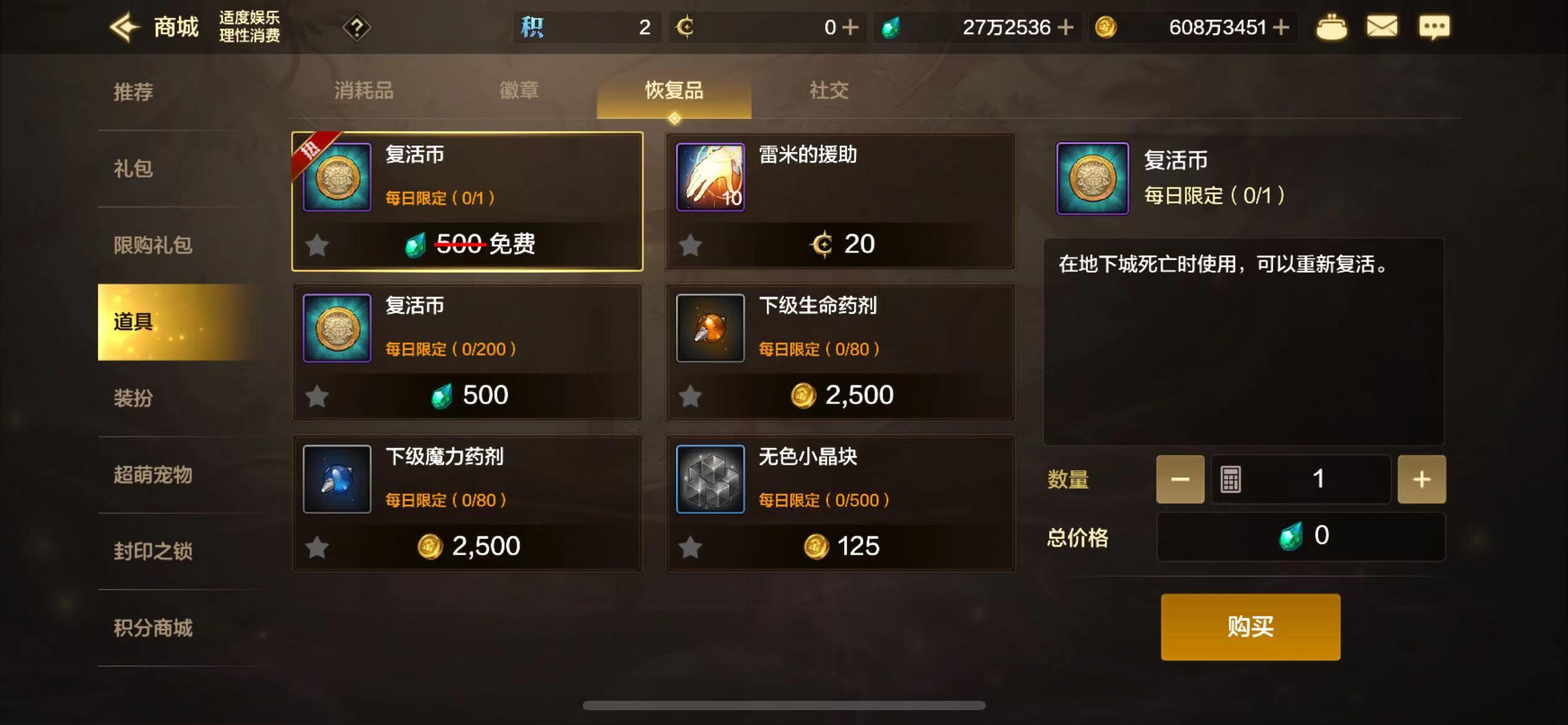Viewport: 1568px width, 725px height.
Task: Go back using the arrow beside 商城
Action: tap(125, 27)
